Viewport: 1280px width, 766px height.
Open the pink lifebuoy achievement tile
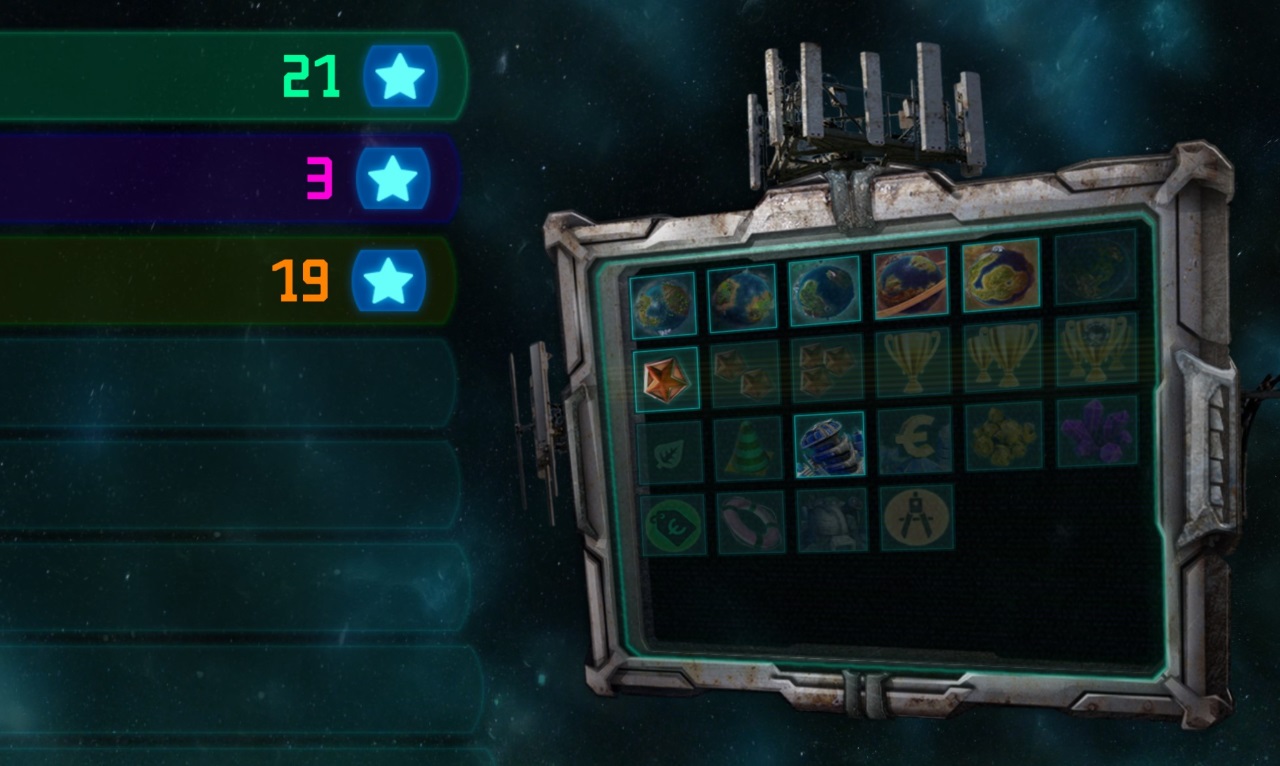click(x=751, y=522)
